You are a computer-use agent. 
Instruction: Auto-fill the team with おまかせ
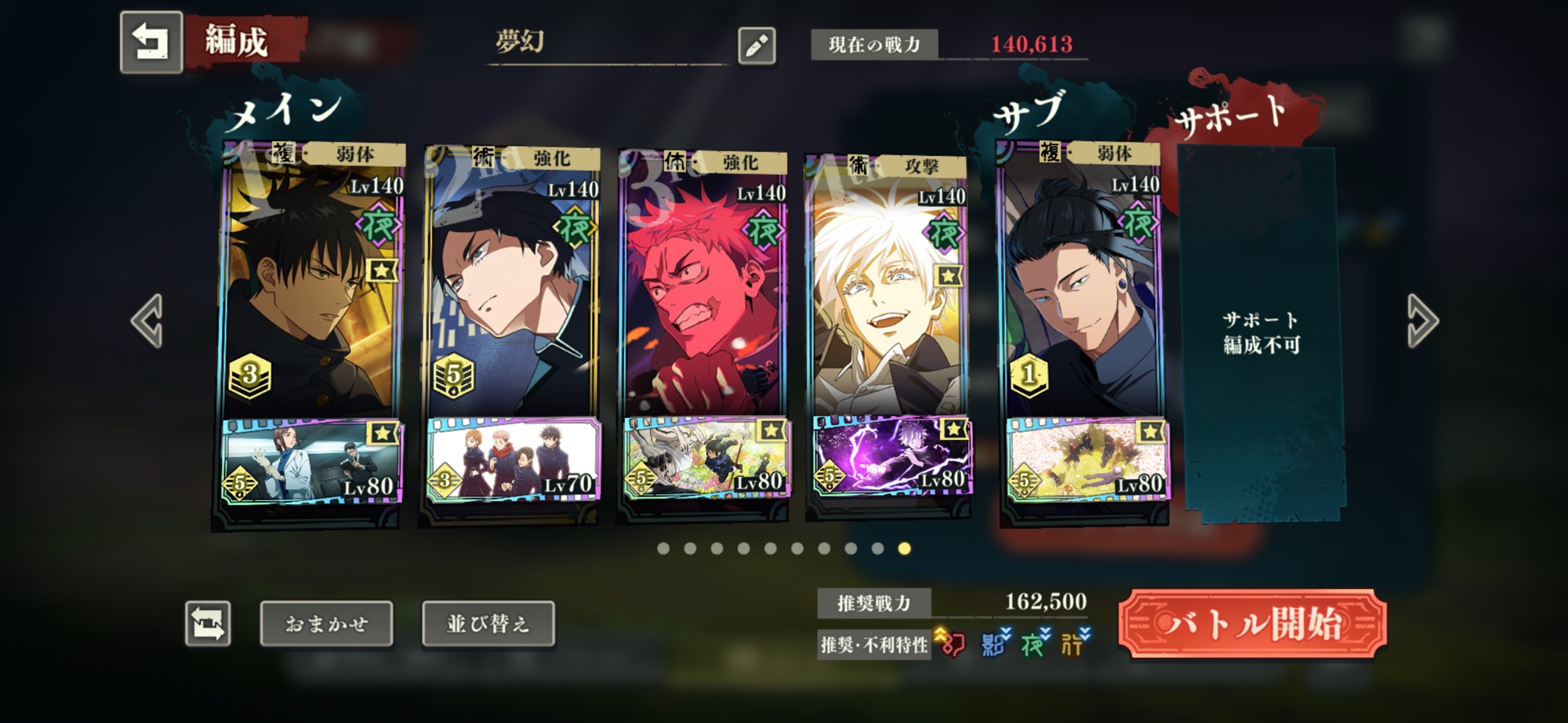click(x=326, y=624)
